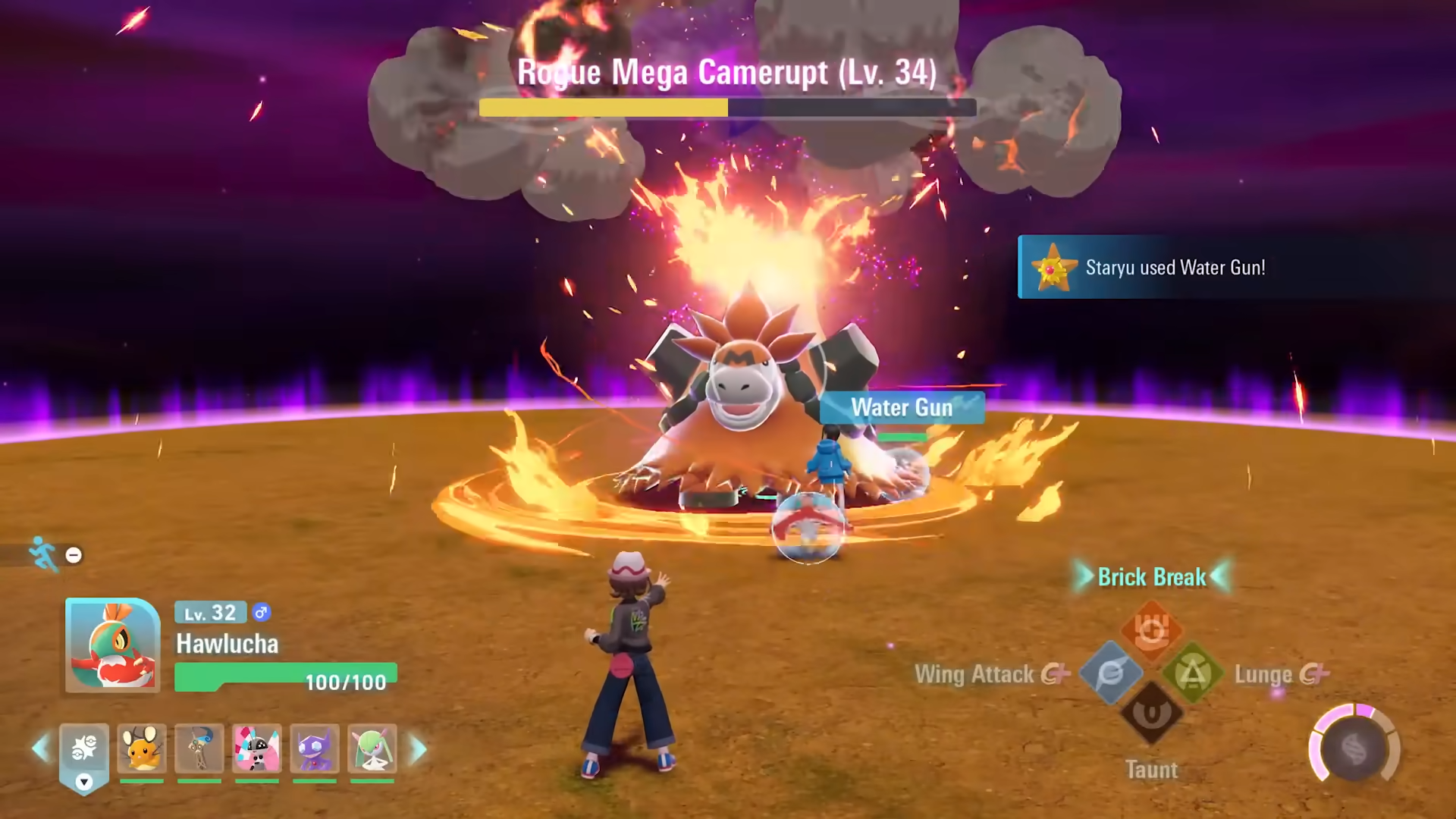Use the Taunt move

point(1151,714)
